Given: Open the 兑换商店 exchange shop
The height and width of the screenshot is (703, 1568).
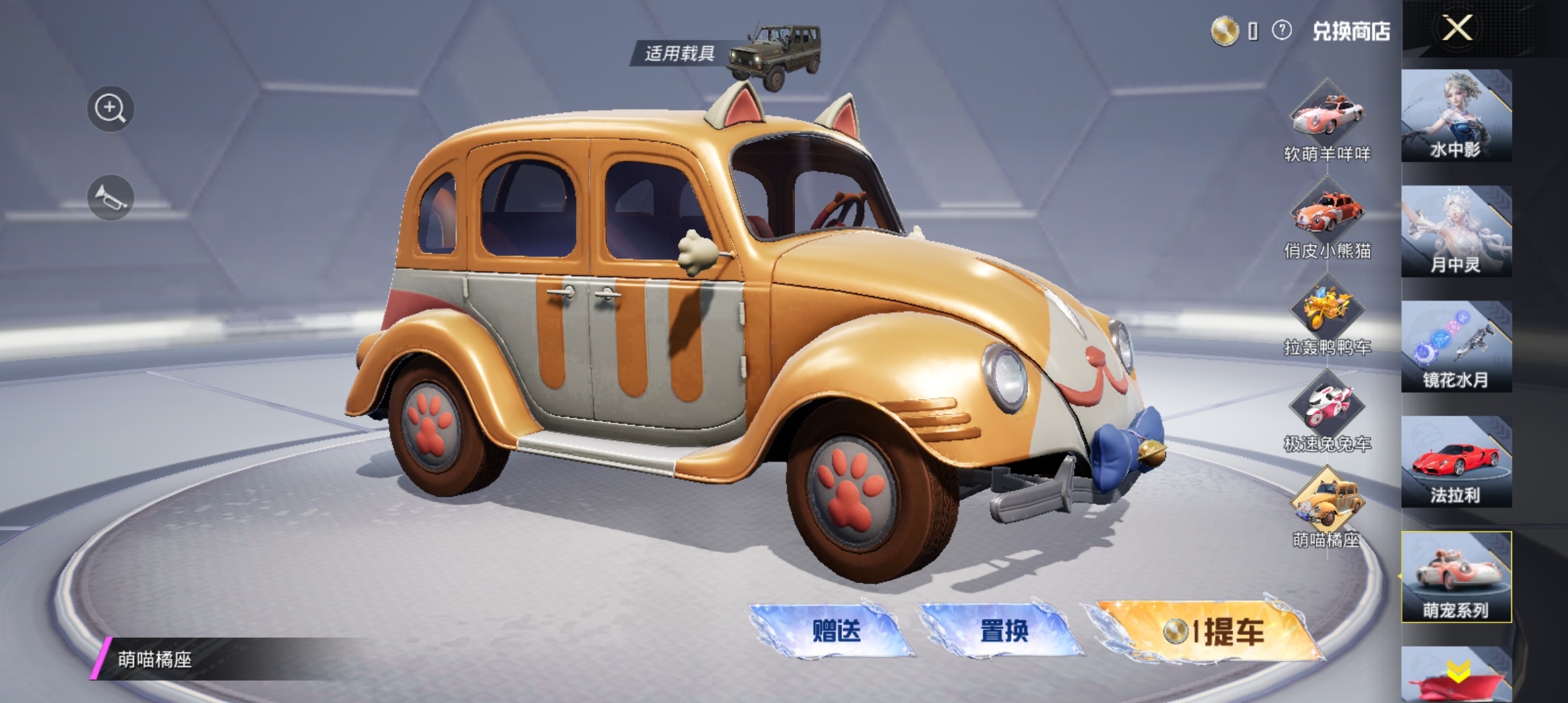Looking at the screenshot, I should coord(1351,31).
